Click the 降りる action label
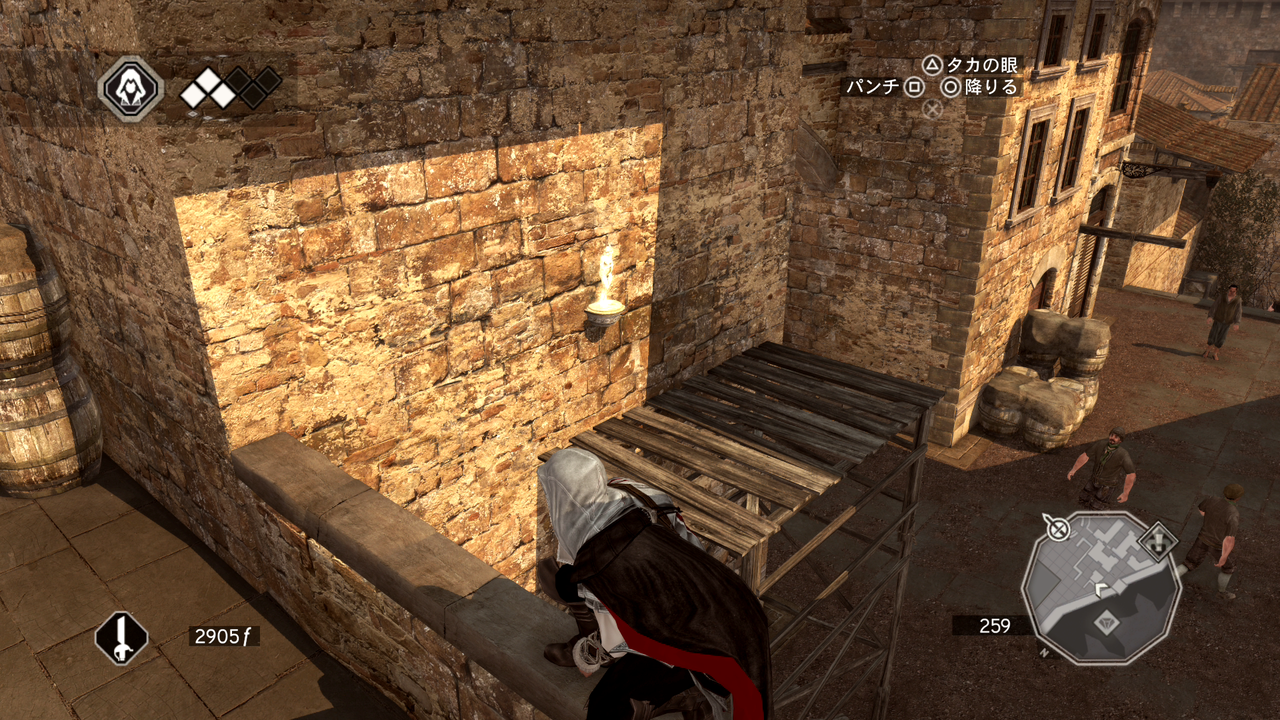Screen dimensions: 1280x720 pyautogui.click(x=993, y=88)
